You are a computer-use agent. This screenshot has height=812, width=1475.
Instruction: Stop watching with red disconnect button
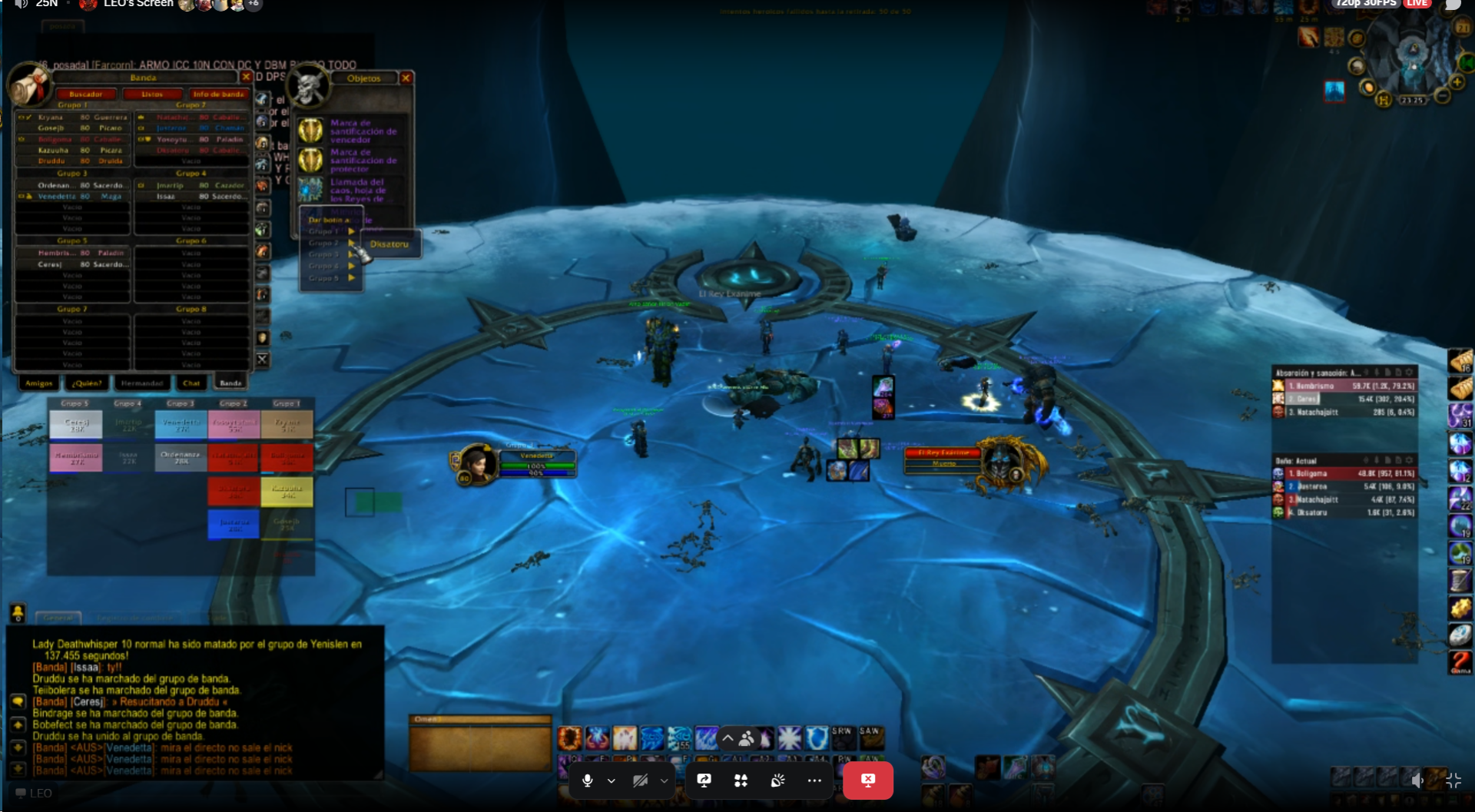click(x=867, y=781)
